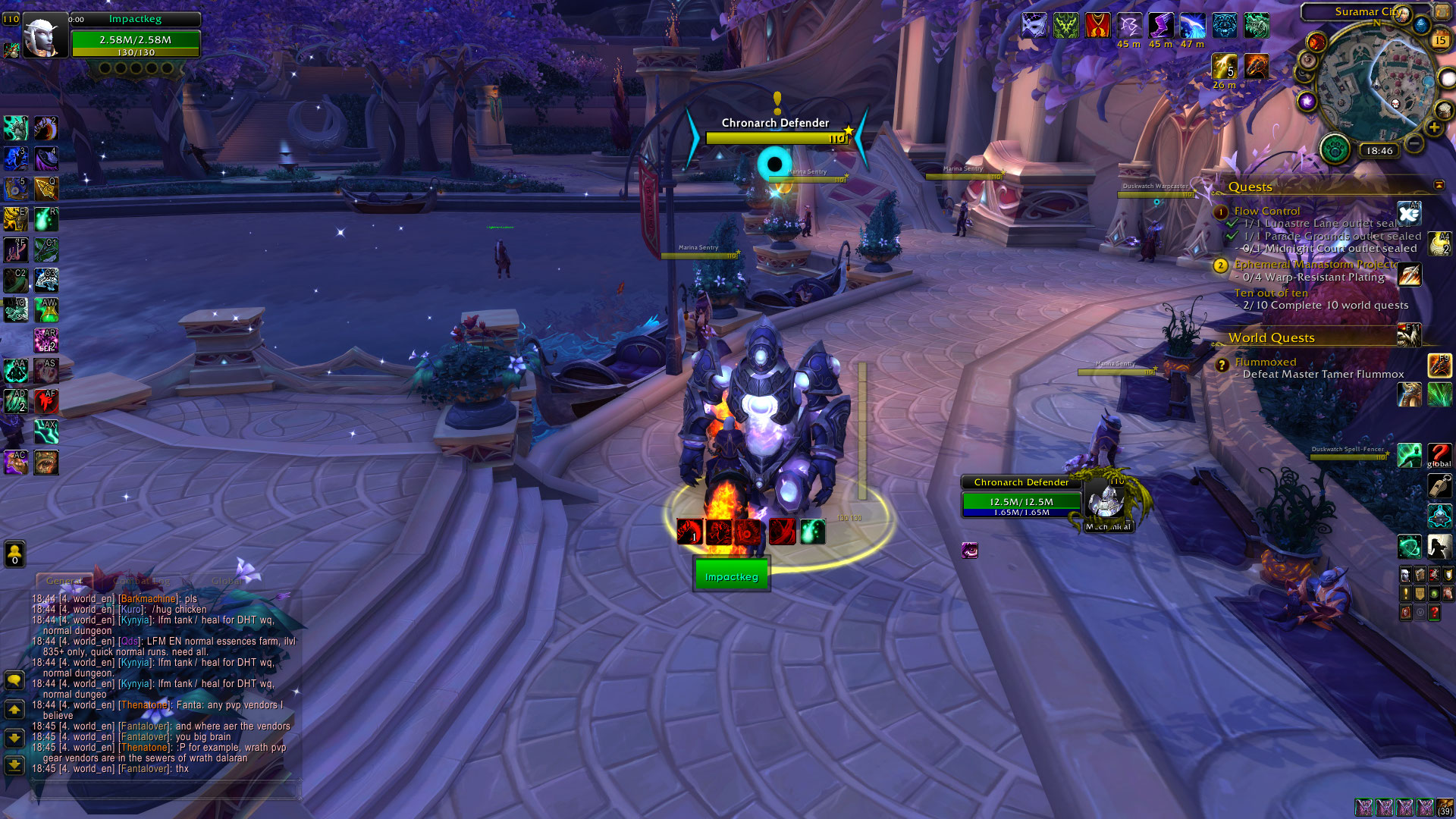Use the Flow Control quest item button
This screenshot has height=819, width=1456.
click(1409, 213)
